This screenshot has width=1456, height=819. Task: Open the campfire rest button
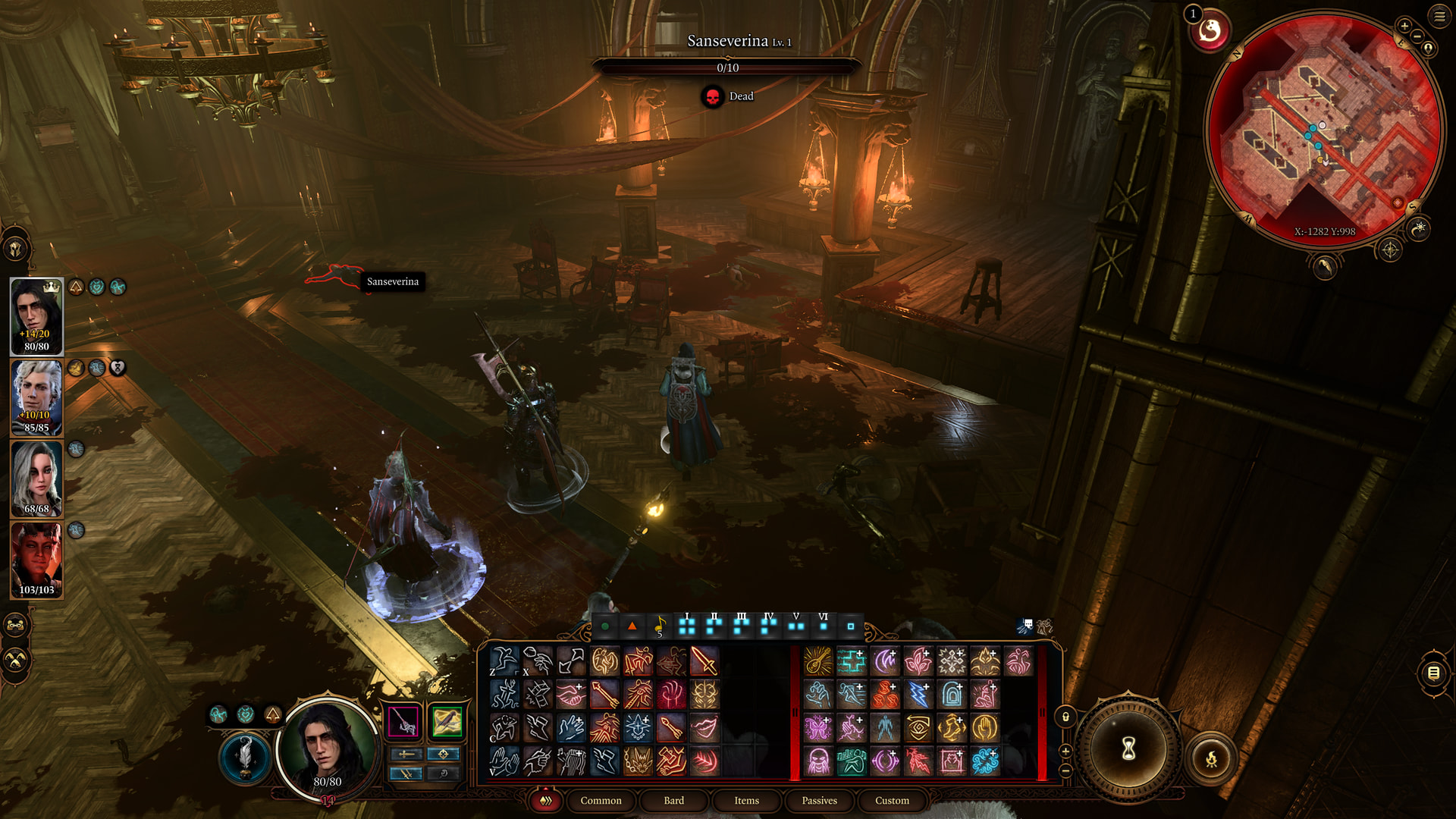click(1211, 758)
